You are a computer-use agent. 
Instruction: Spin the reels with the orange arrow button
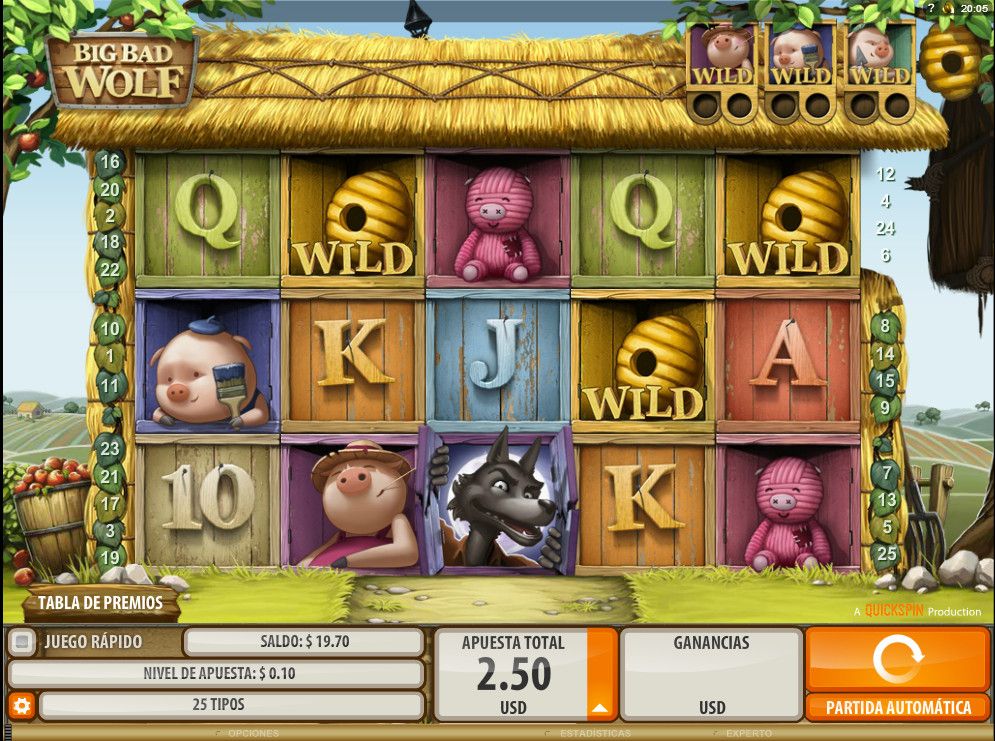(897, 660)
